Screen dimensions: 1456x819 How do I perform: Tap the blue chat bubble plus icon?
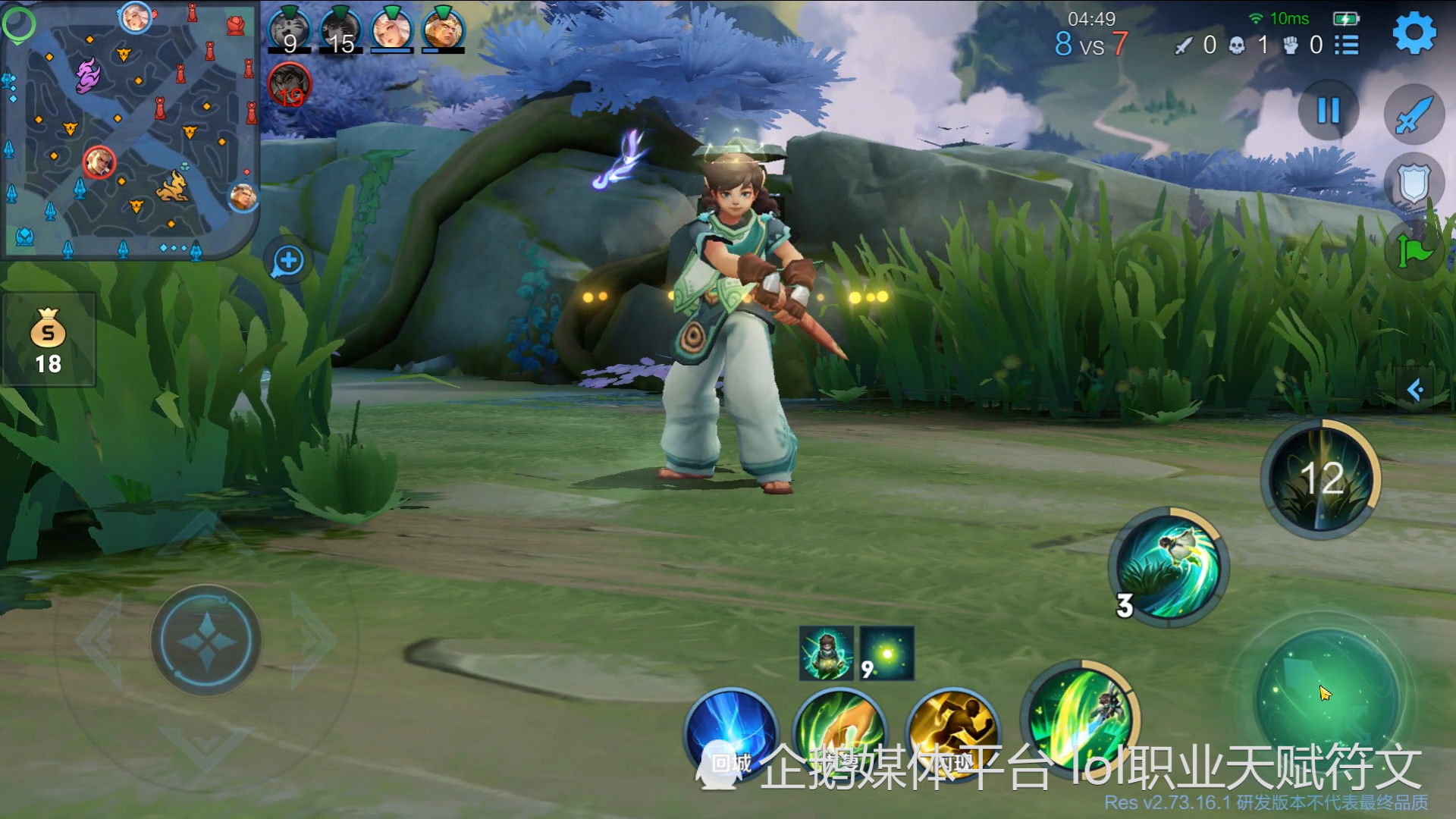click(x=288, y=261)
